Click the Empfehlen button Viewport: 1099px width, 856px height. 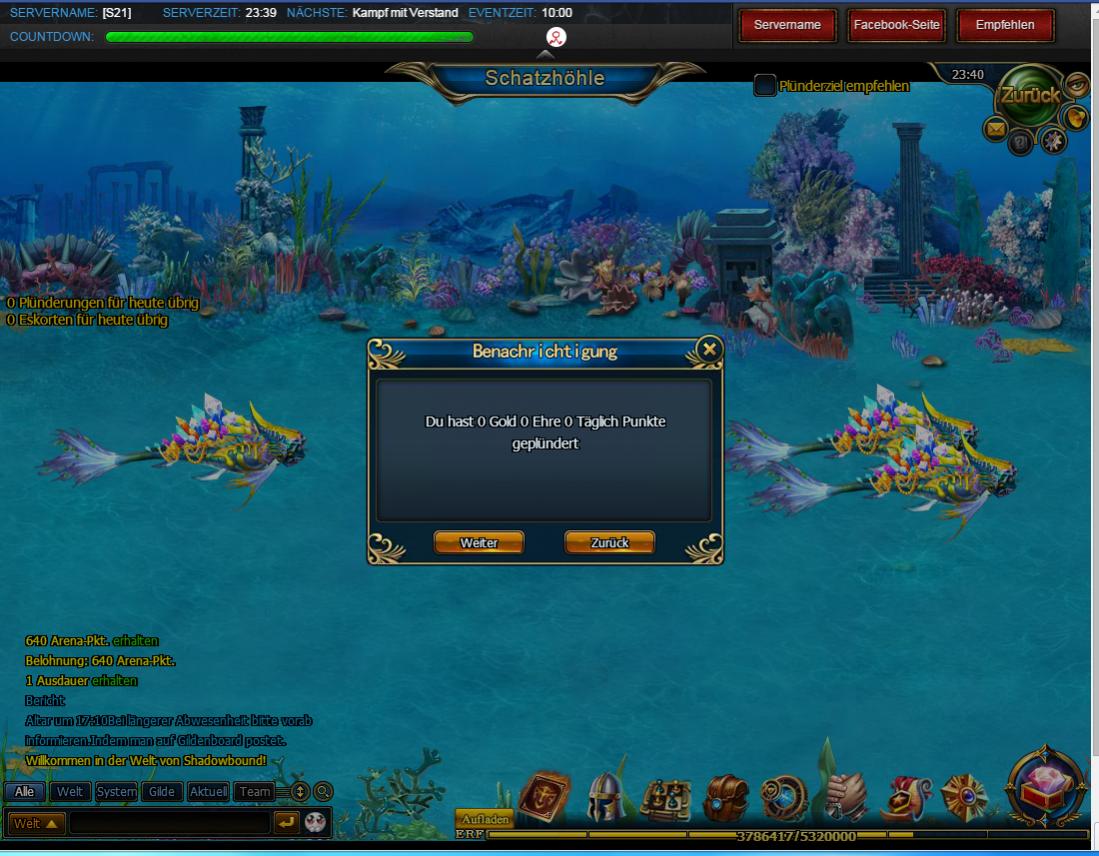click(x=1005, y=25)
